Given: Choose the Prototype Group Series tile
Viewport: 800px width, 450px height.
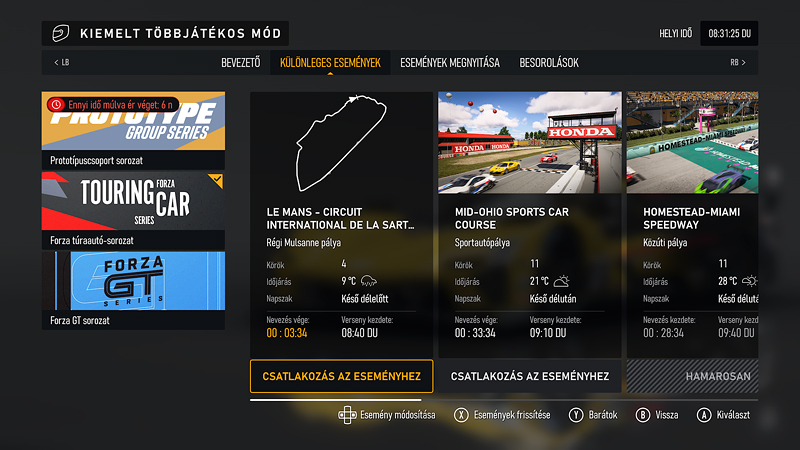Looking at the screenshot, I should tap(133, 130).
